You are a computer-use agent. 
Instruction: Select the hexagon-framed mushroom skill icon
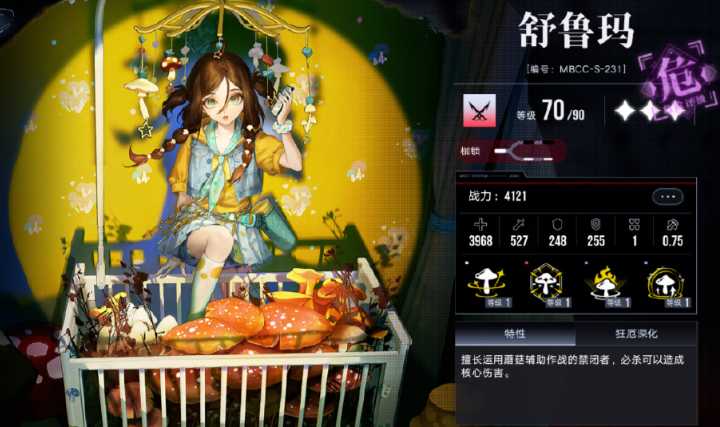[547, 285]
